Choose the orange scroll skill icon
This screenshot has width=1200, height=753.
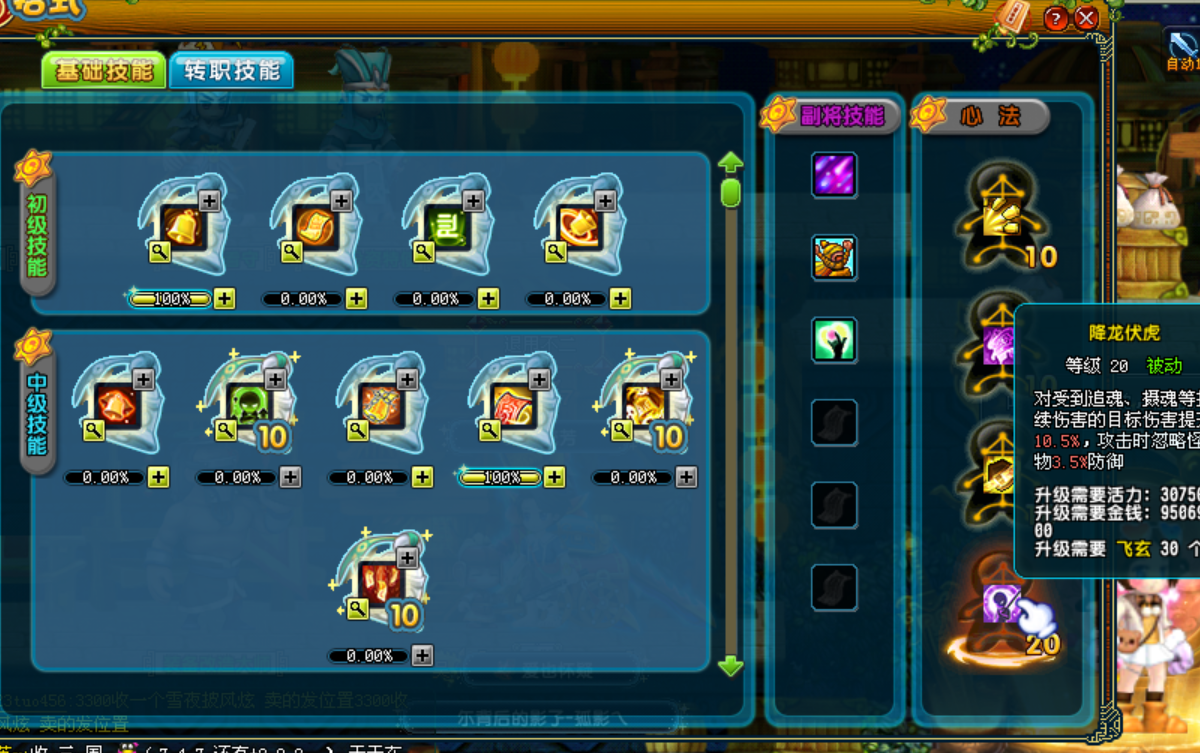click(315, 227)
